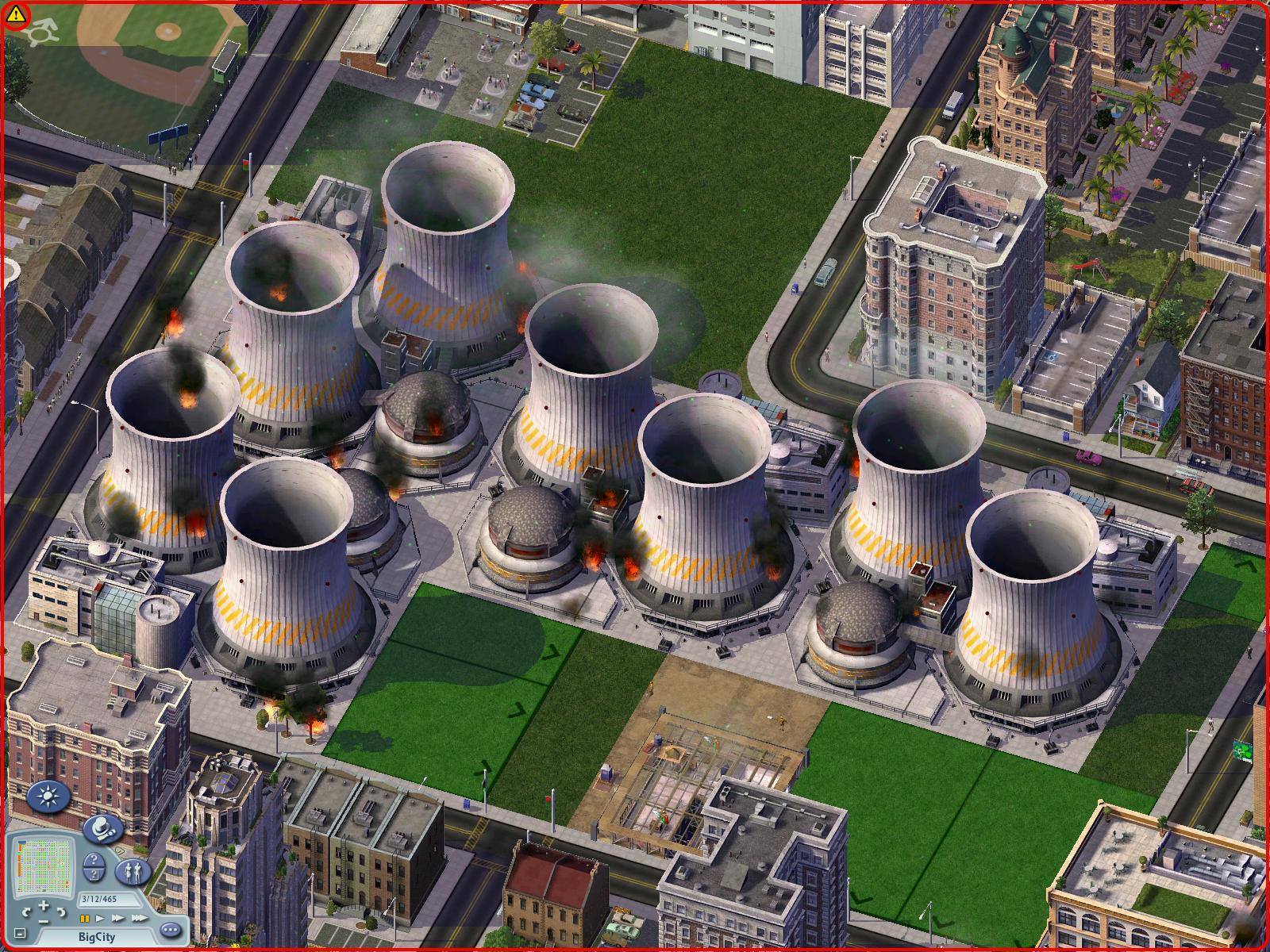Zoom out with the minus button
Viewport: 1270px width, 952px height.
pos(44,920)
